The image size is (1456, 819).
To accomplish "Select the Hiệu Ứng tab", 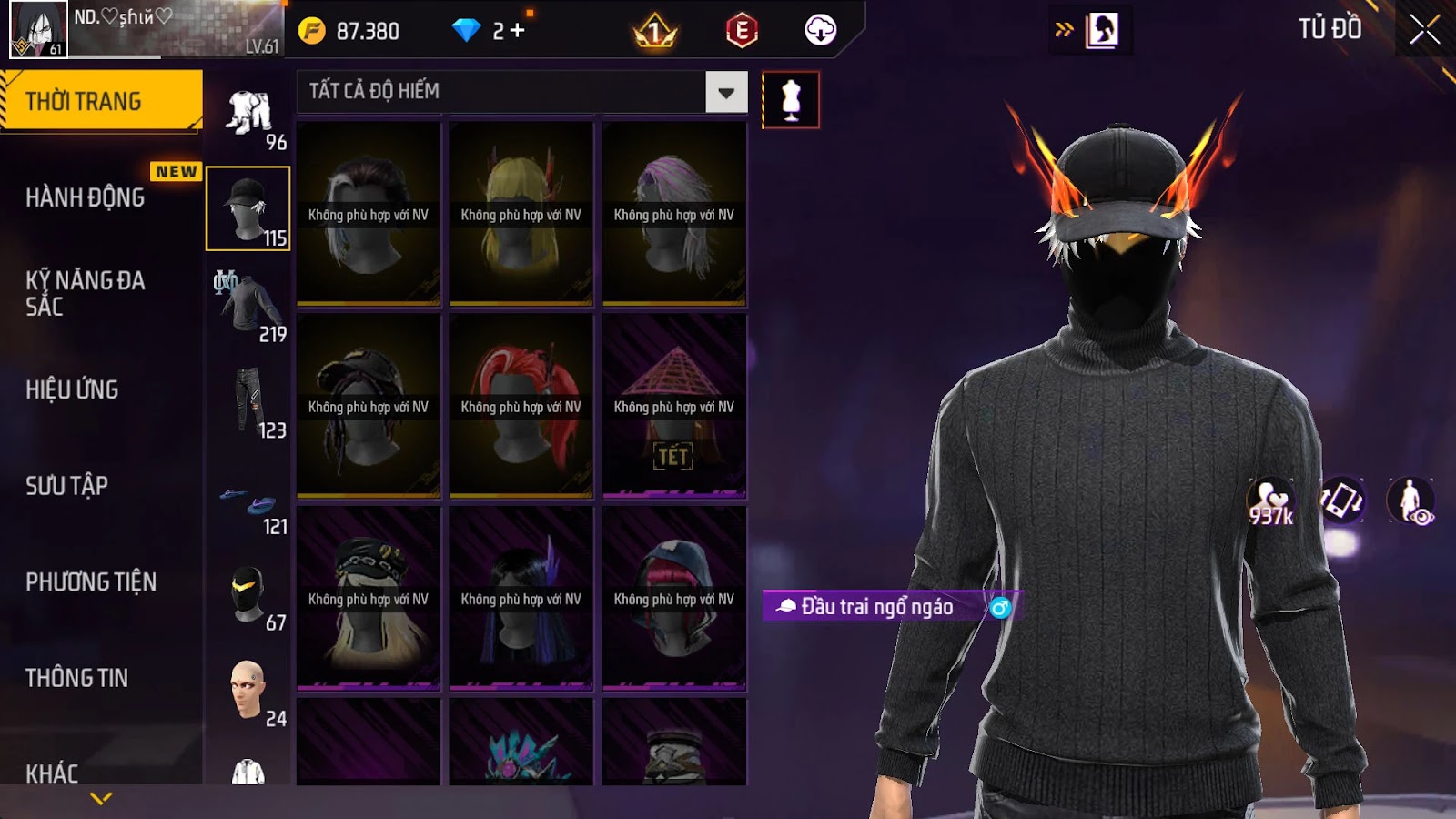I will (x=73, y=389).
